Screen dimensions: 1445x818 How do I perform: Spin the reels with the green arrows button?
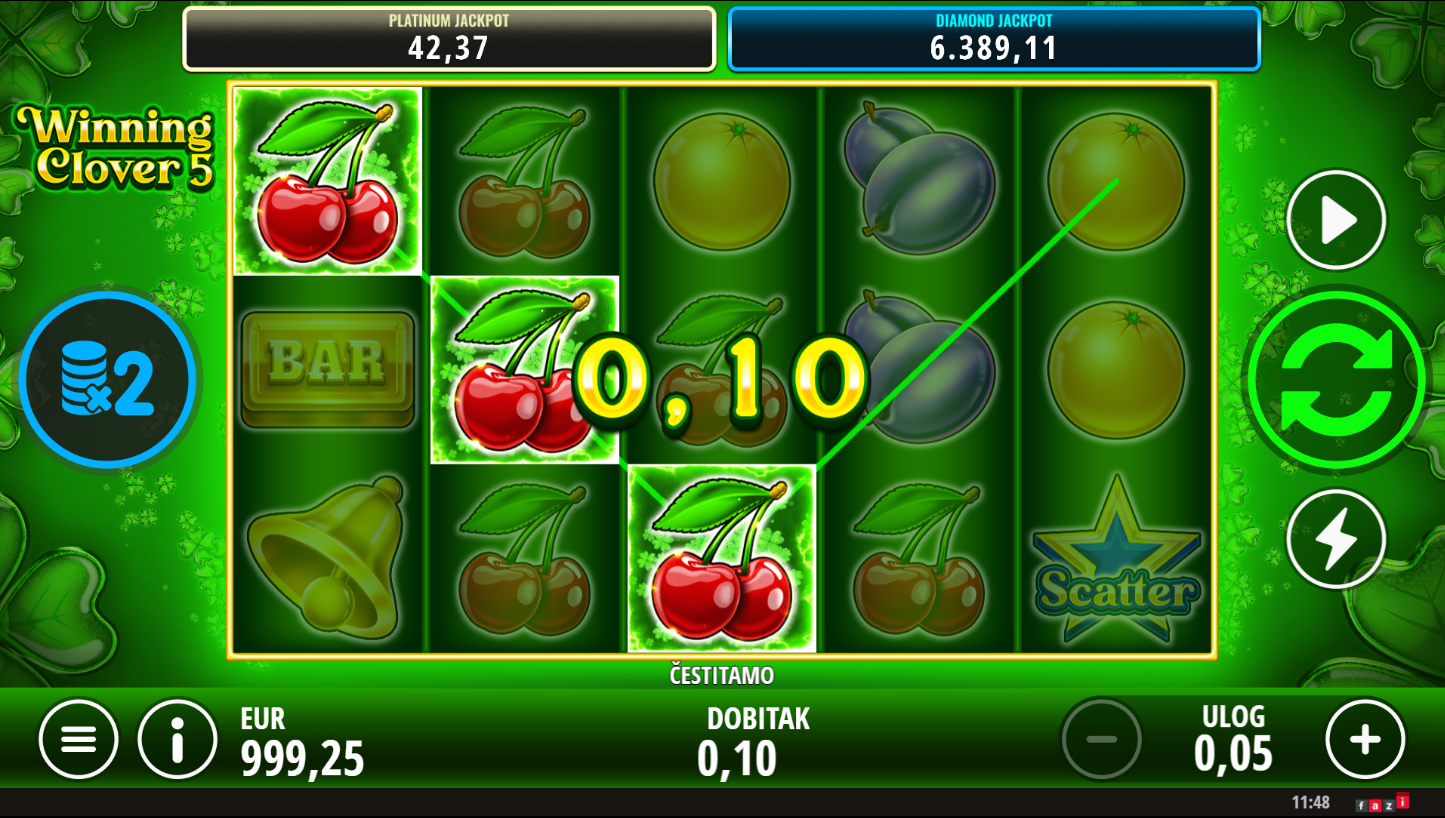click(x=1336, y=379)
